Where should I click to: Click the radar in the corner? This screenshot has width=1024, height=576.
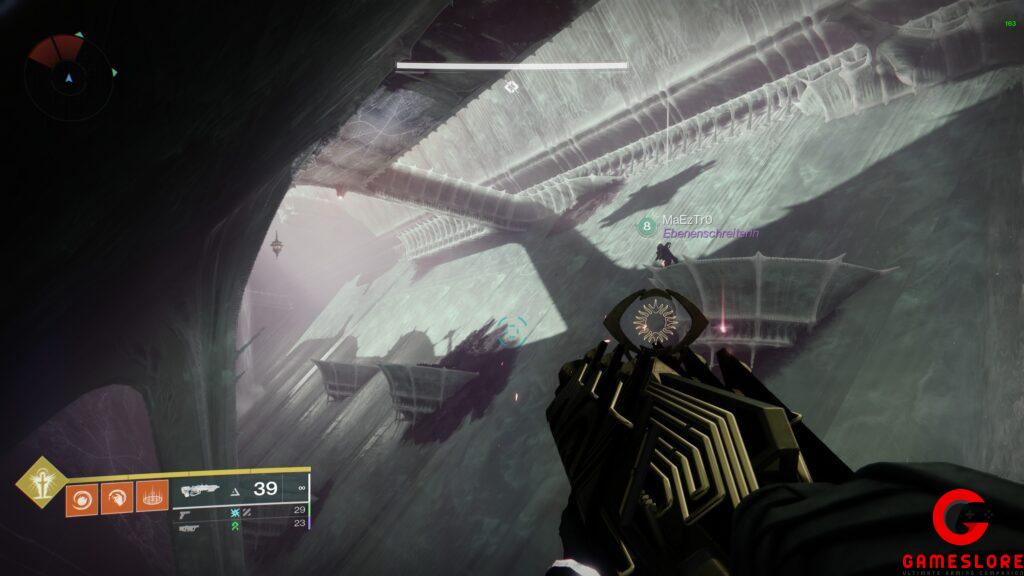69,76
